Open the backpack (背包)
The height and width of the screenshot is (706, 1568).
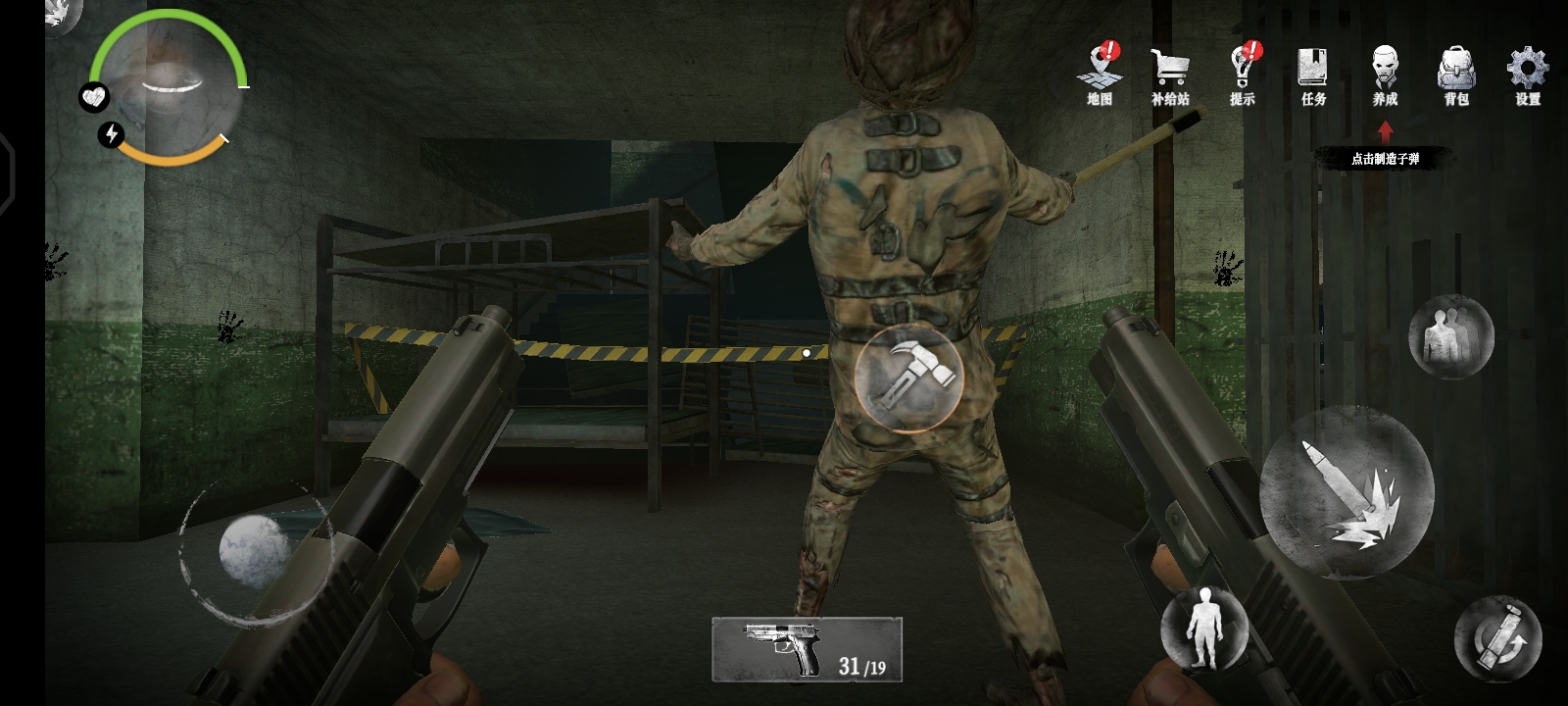tap(1456, 74)
